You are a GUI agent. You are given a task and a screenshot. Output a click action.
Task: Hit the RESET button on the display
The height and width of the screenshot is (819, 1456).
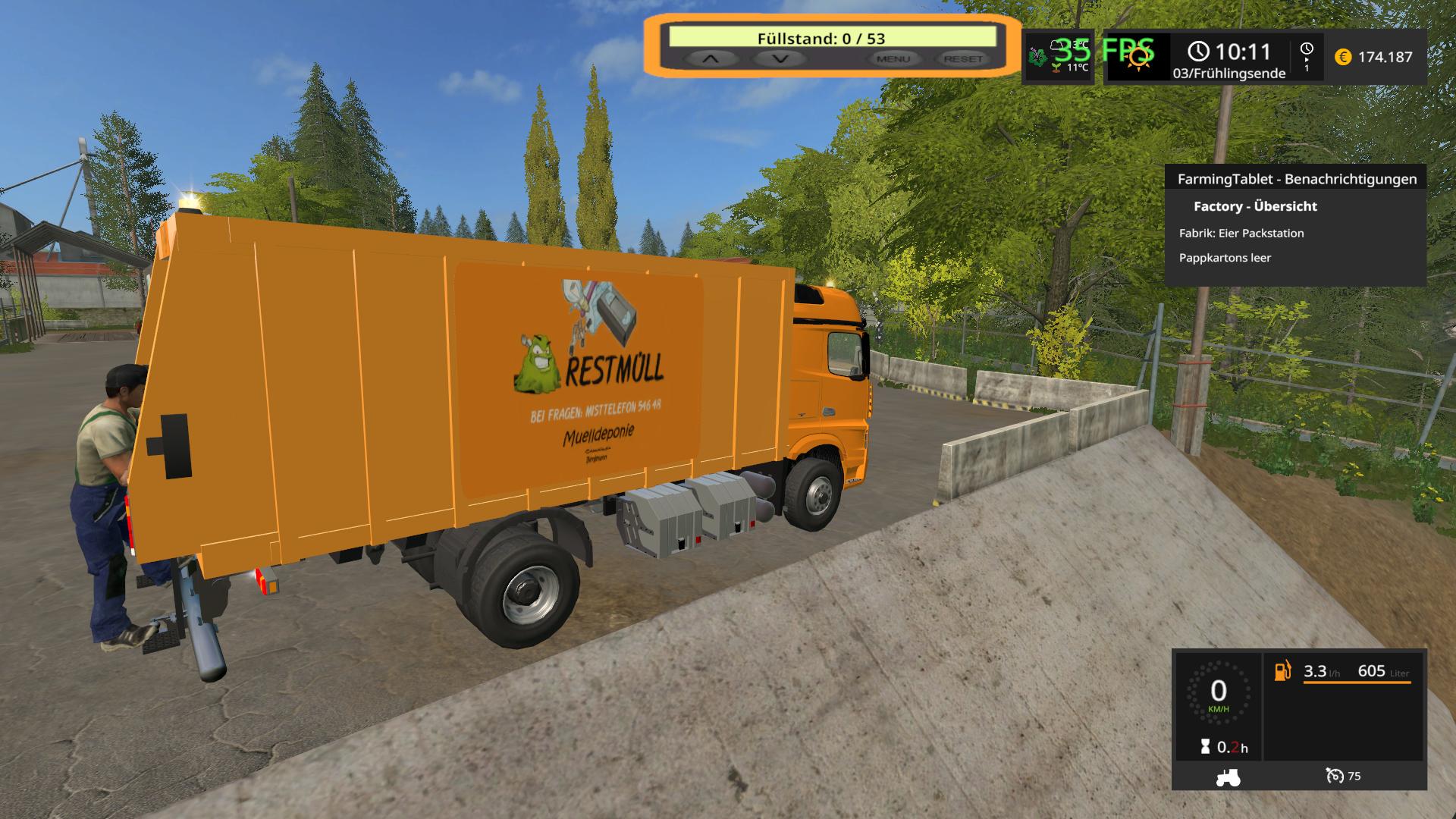click(963, 58)
